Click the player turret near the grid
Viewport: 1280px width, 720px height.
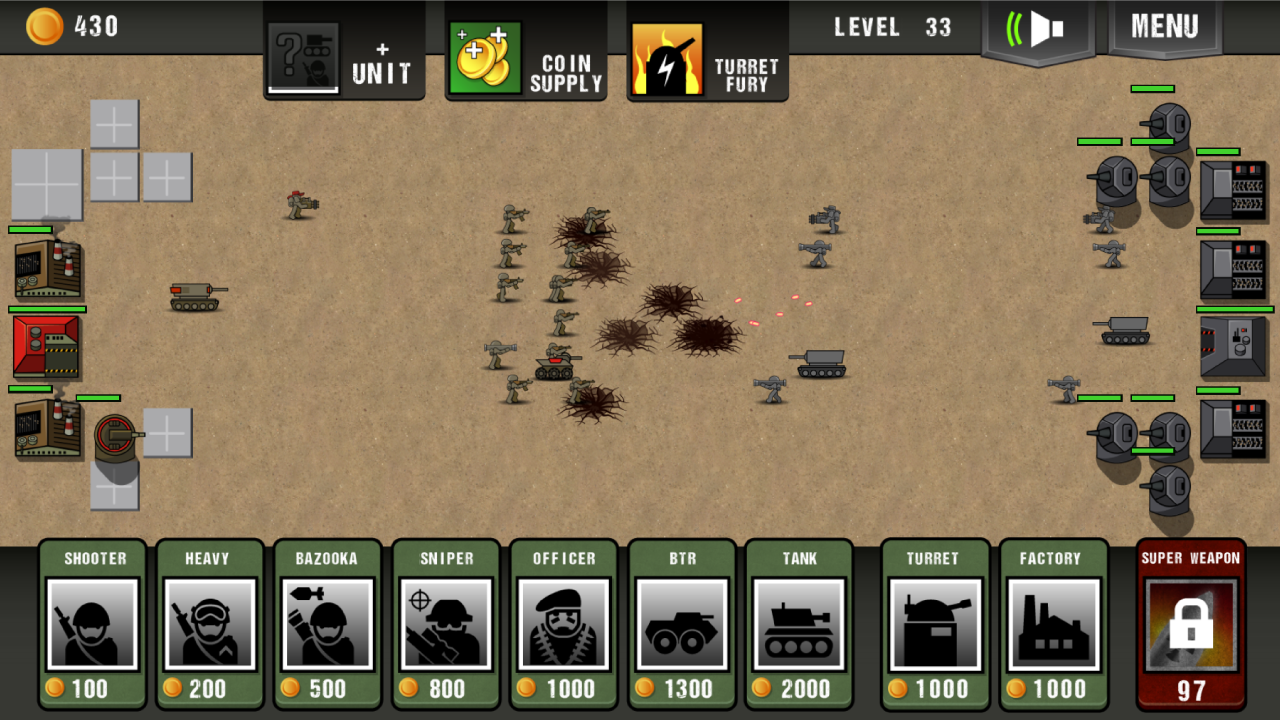click(113, 432)
